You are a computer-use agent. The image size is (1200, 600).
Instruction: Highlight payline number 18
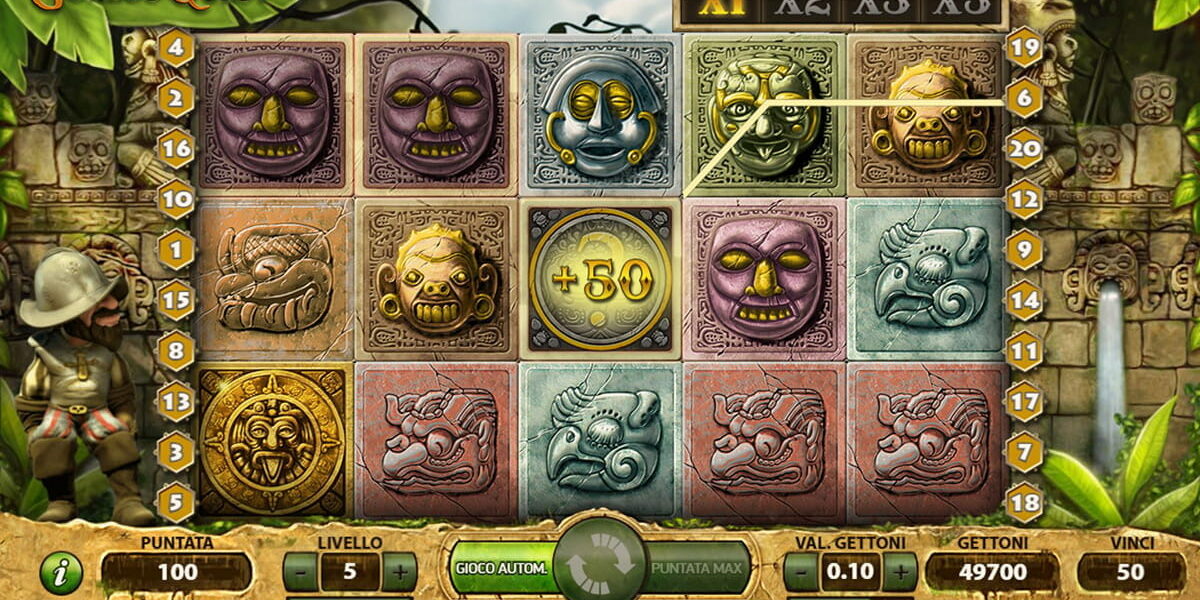coord(1024,502)
